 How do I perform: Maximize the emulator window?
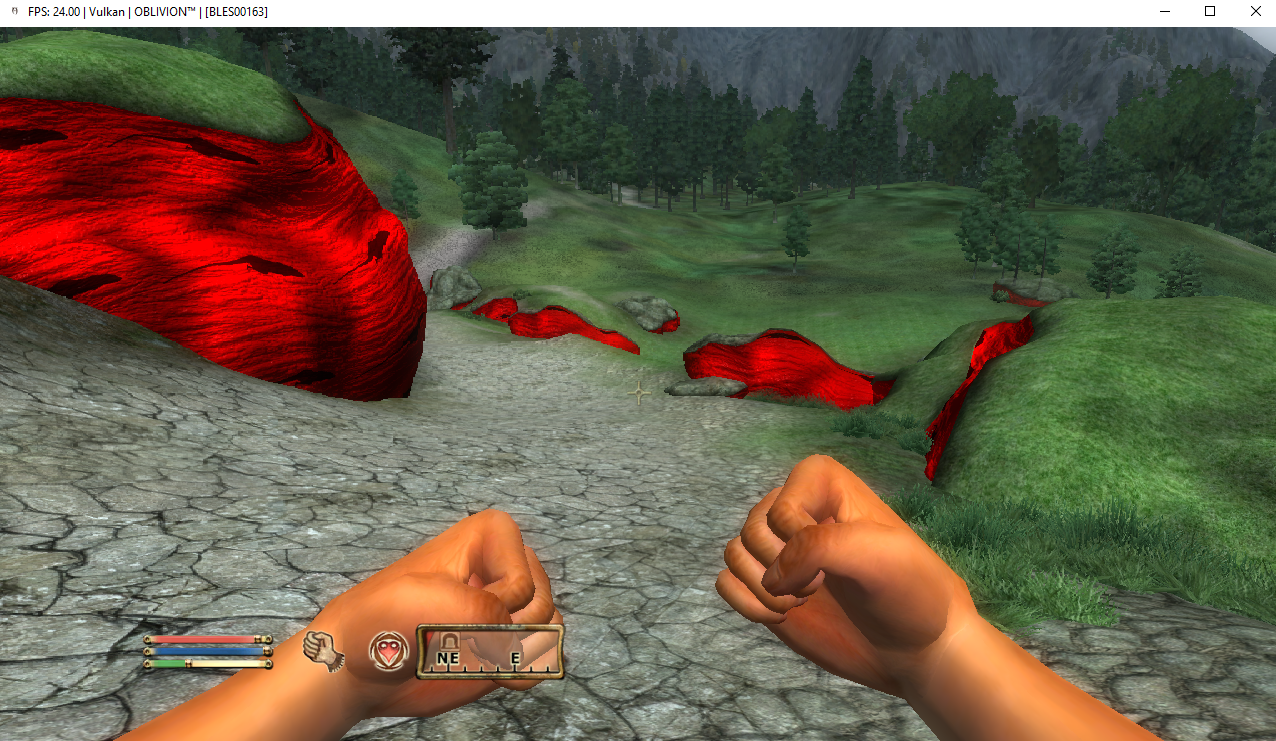tap(1210, 11)
